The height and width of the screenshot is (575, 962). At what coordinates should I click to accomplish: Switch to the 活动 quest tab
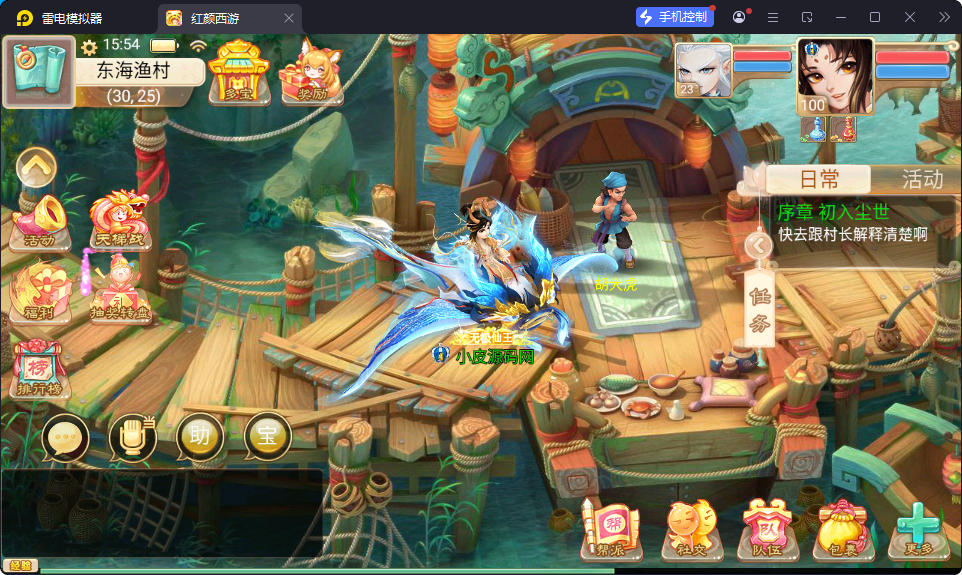click(921, 179)
